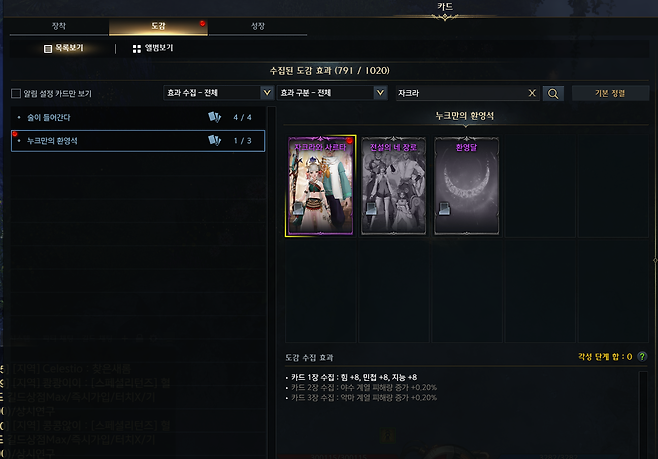Select the colored 자크라와 사르타 card
658x459 pixels.
321,186
